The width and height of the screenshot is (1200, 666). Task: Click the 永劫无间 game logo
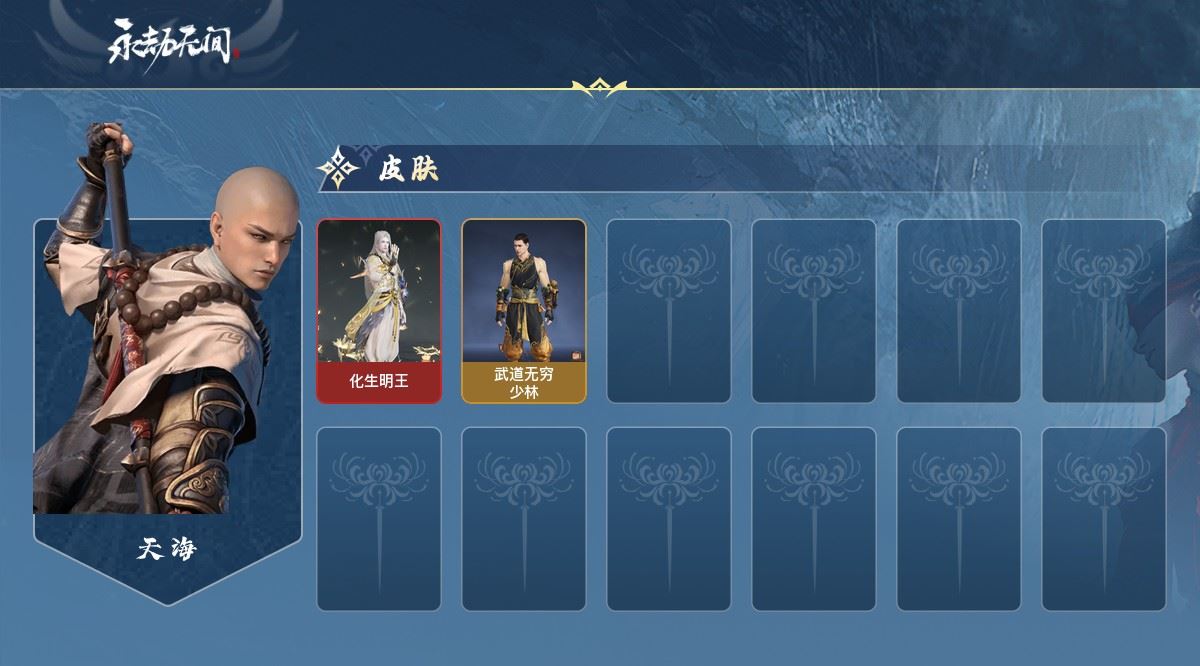pos(175,42)
